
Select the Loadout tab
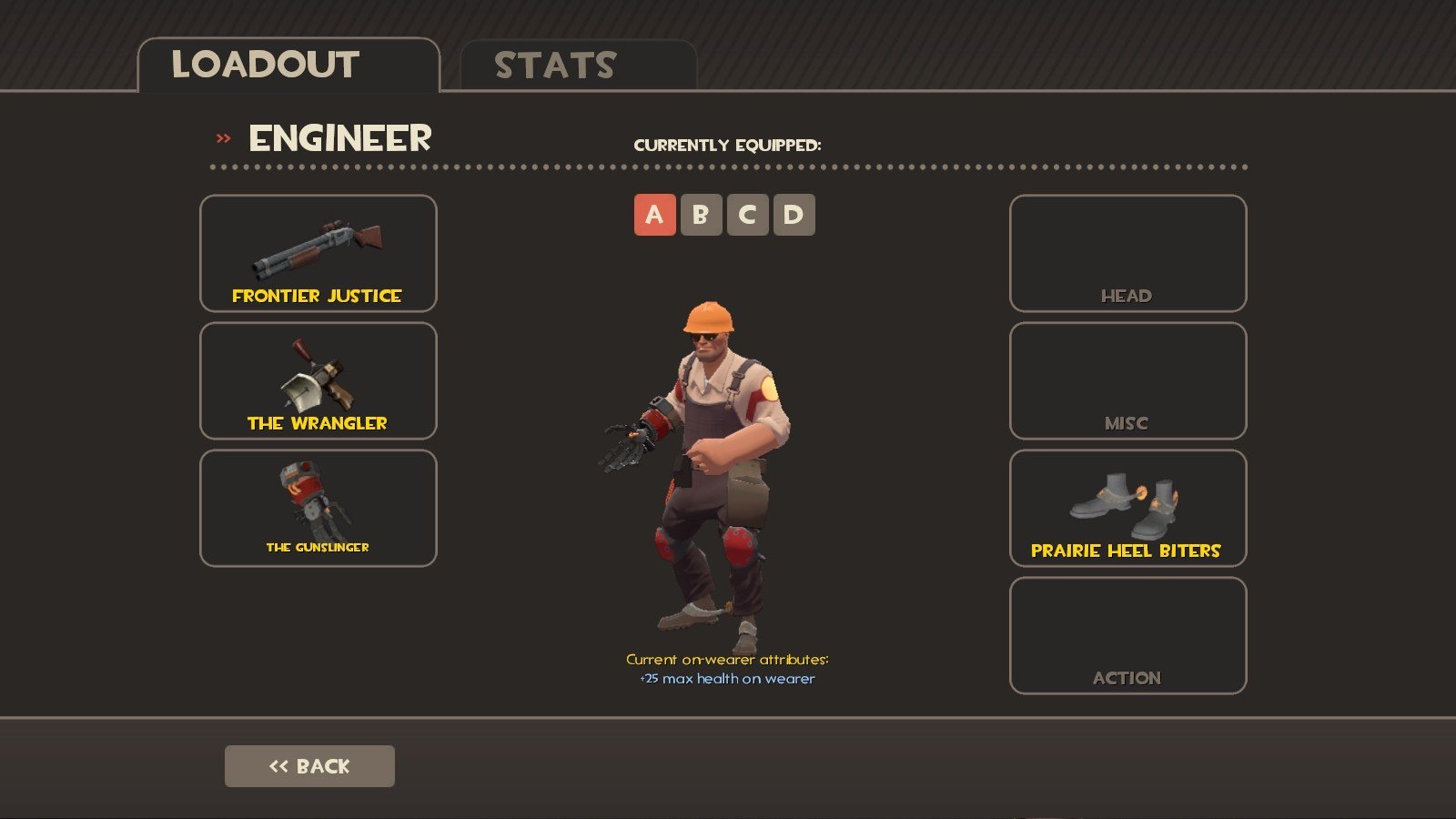click(x=288, y=66)
